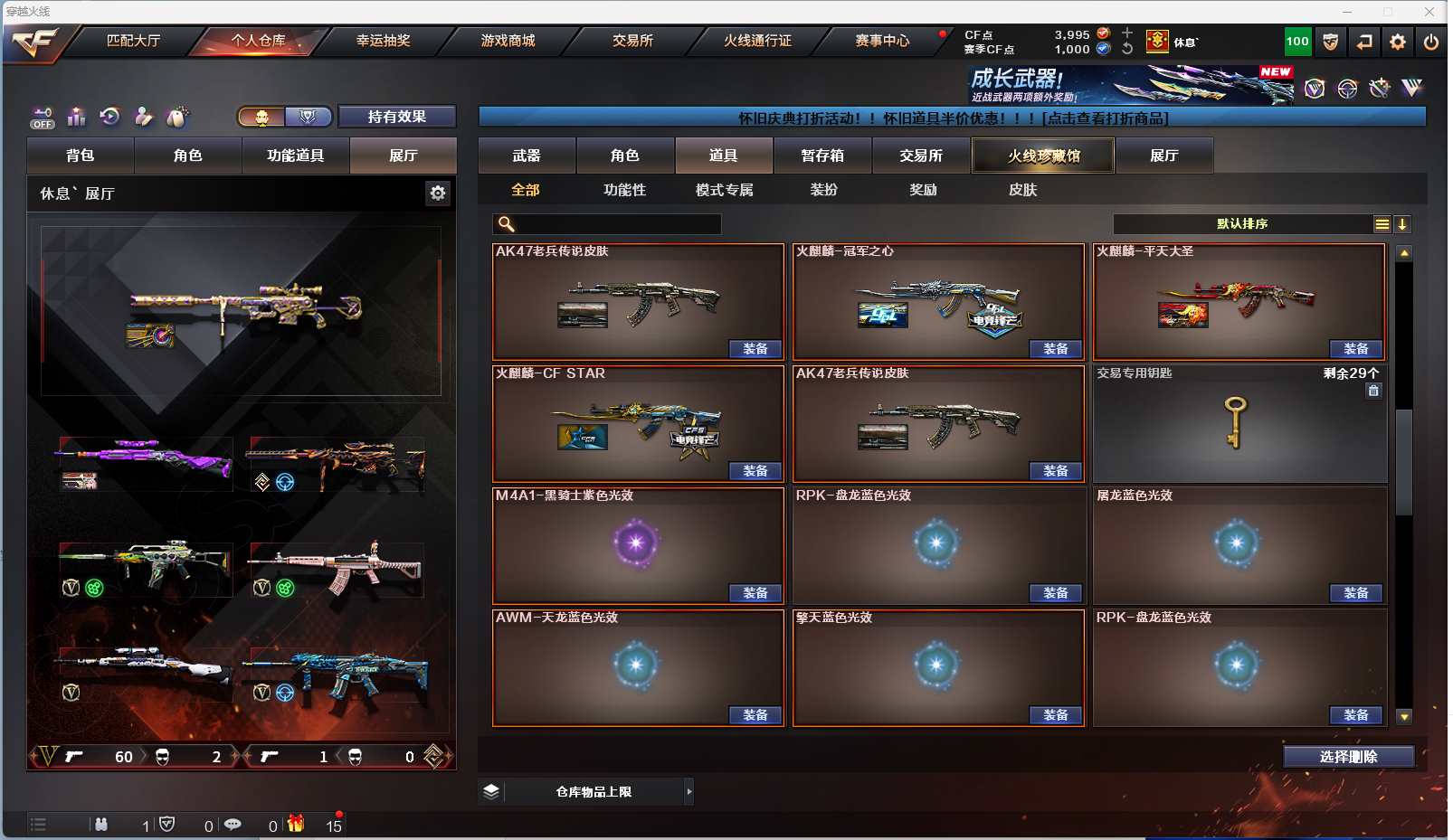Viewport: 1453px width, 840px height.
Task: Close the game window
Action: (1429, 12)
